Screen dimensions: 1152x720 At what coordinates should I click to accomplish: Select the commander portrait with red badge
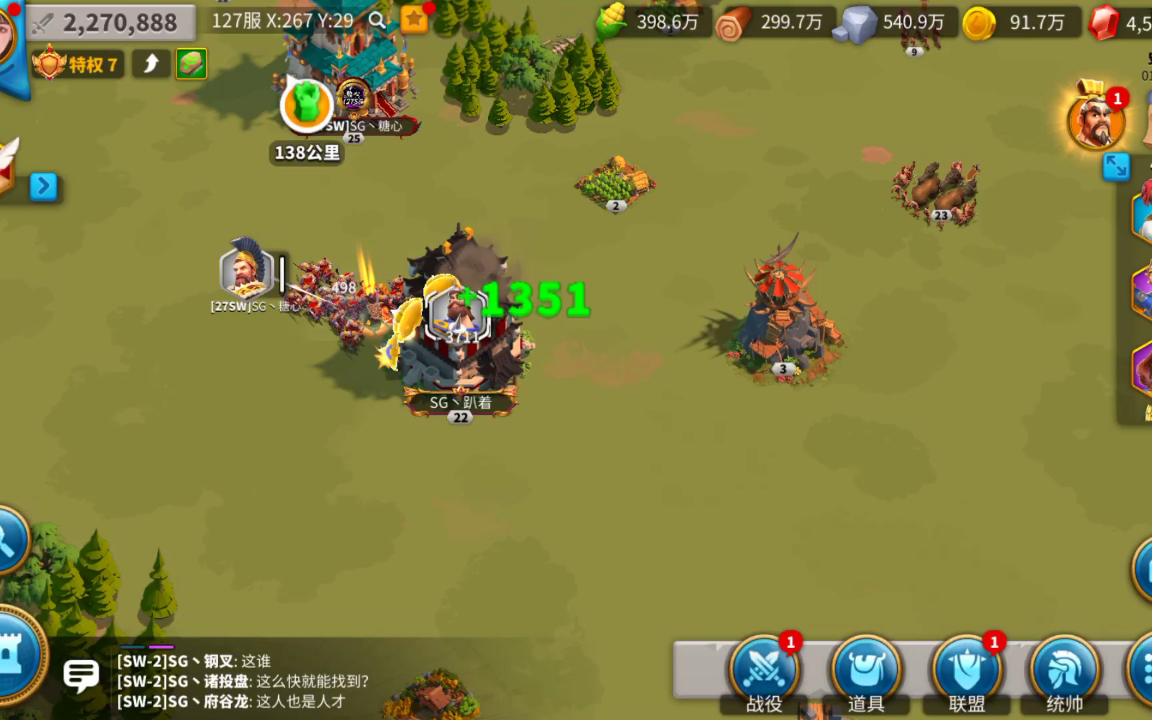[1095, 122]
